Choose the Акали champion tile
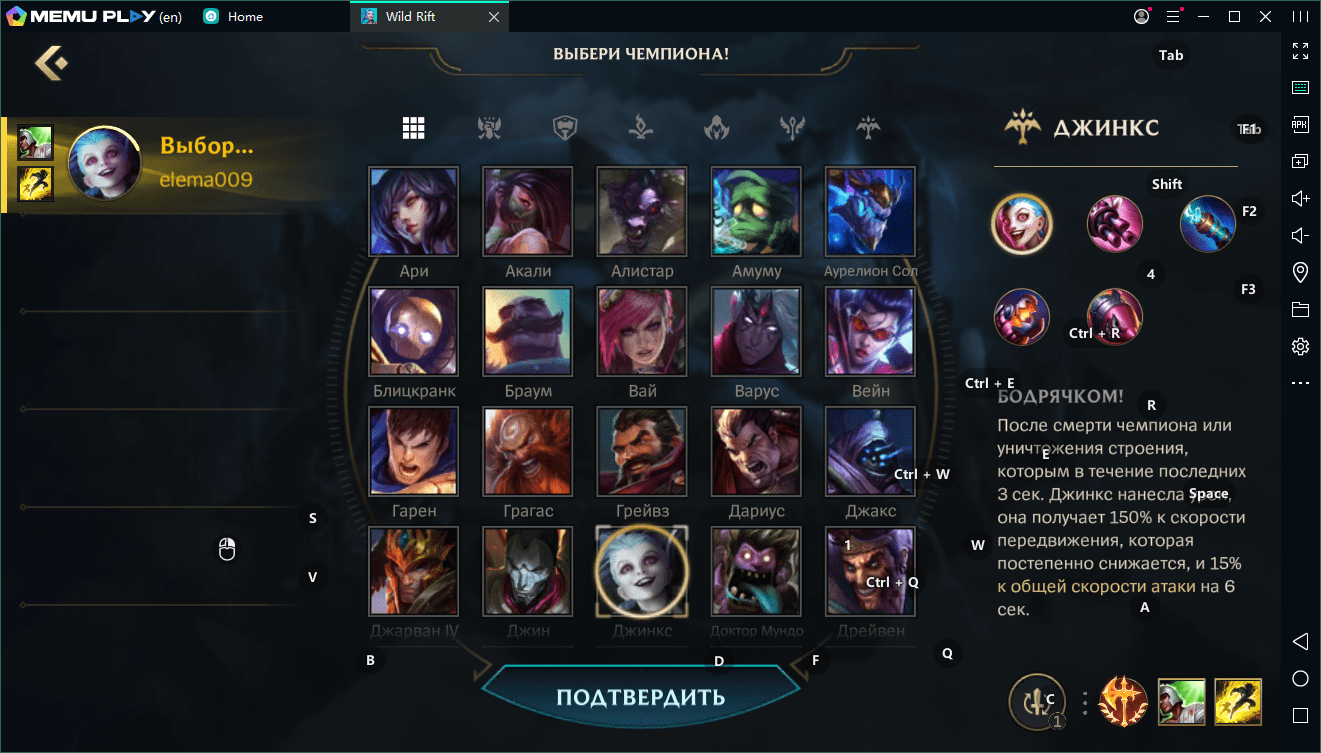This screenshot has width=1321, height=753. [528, 211]
